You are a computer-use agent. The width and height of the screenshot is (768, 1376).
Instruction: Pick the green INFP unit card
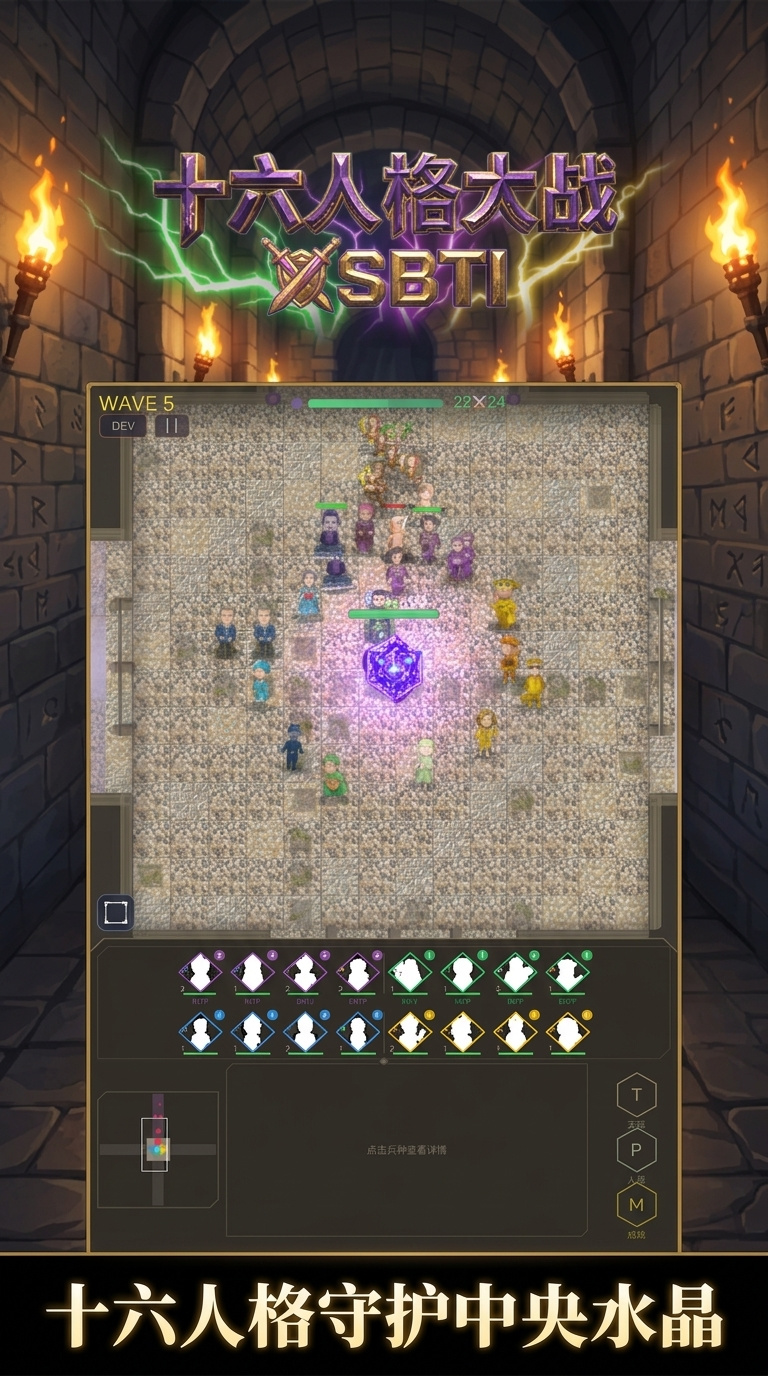click(514, 972)
